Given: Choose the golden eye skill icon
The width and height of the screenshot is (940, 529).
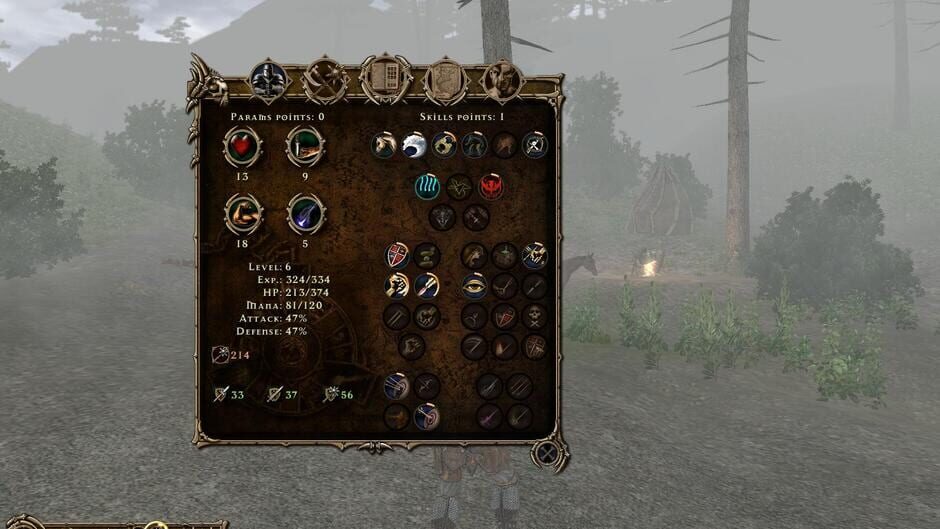Looking at the screenshot, I should pos(474,286).
